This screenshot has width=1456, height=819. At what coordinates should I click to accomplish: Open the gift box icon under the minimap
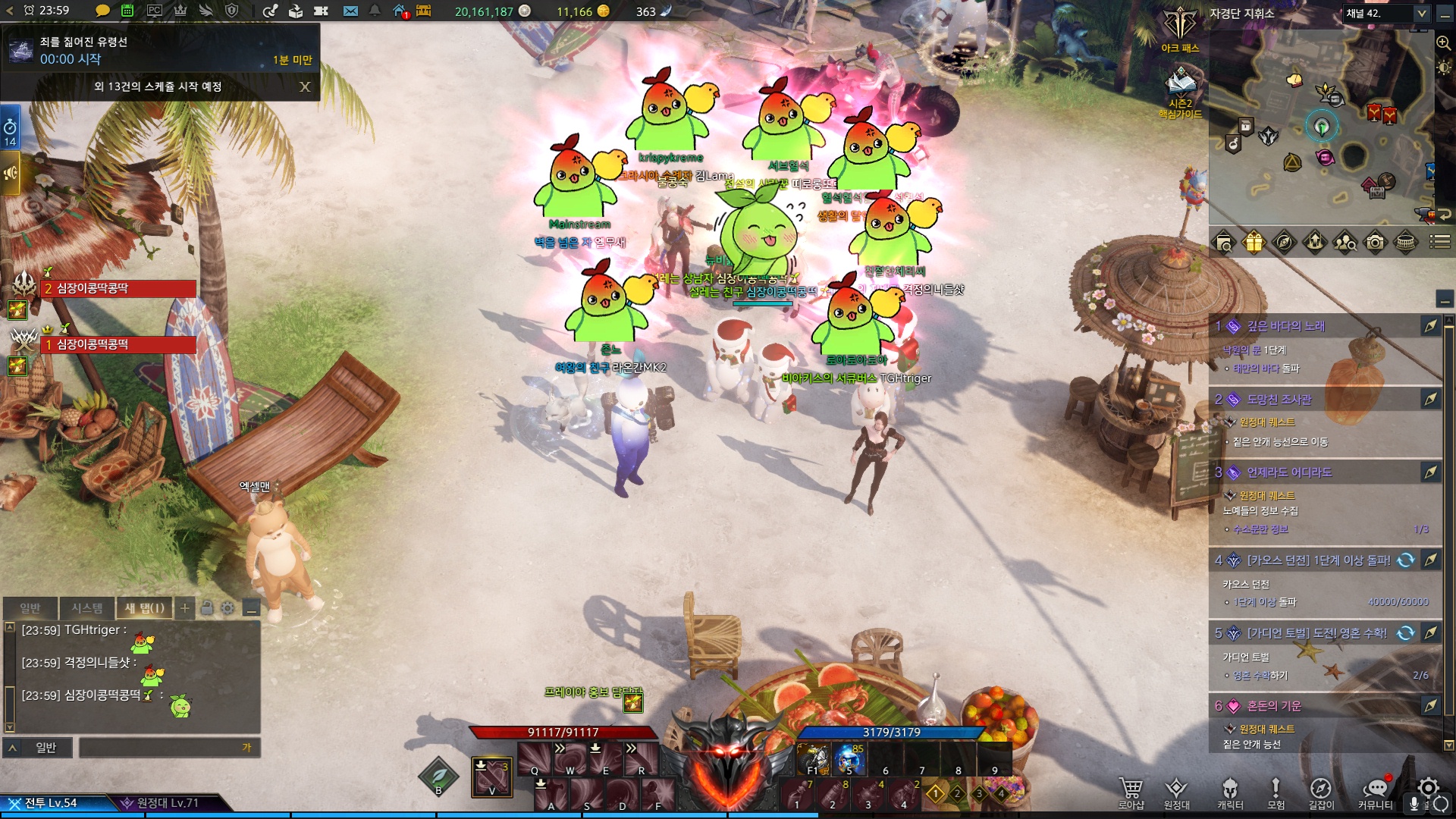[1254, 243]
